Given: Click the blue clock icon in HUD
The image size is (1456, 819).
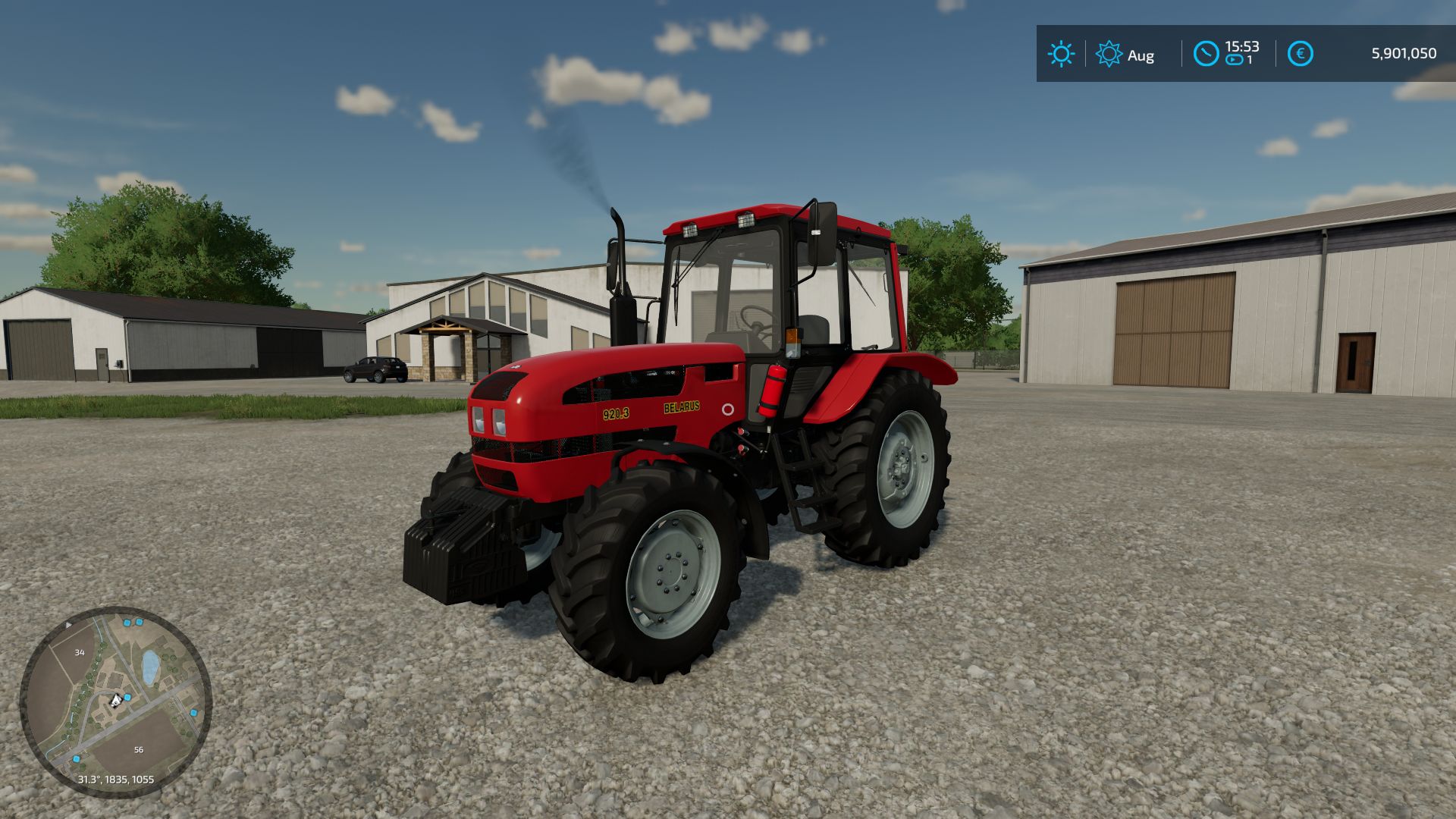Looking at the screenshot, I should pos(1206,52).
